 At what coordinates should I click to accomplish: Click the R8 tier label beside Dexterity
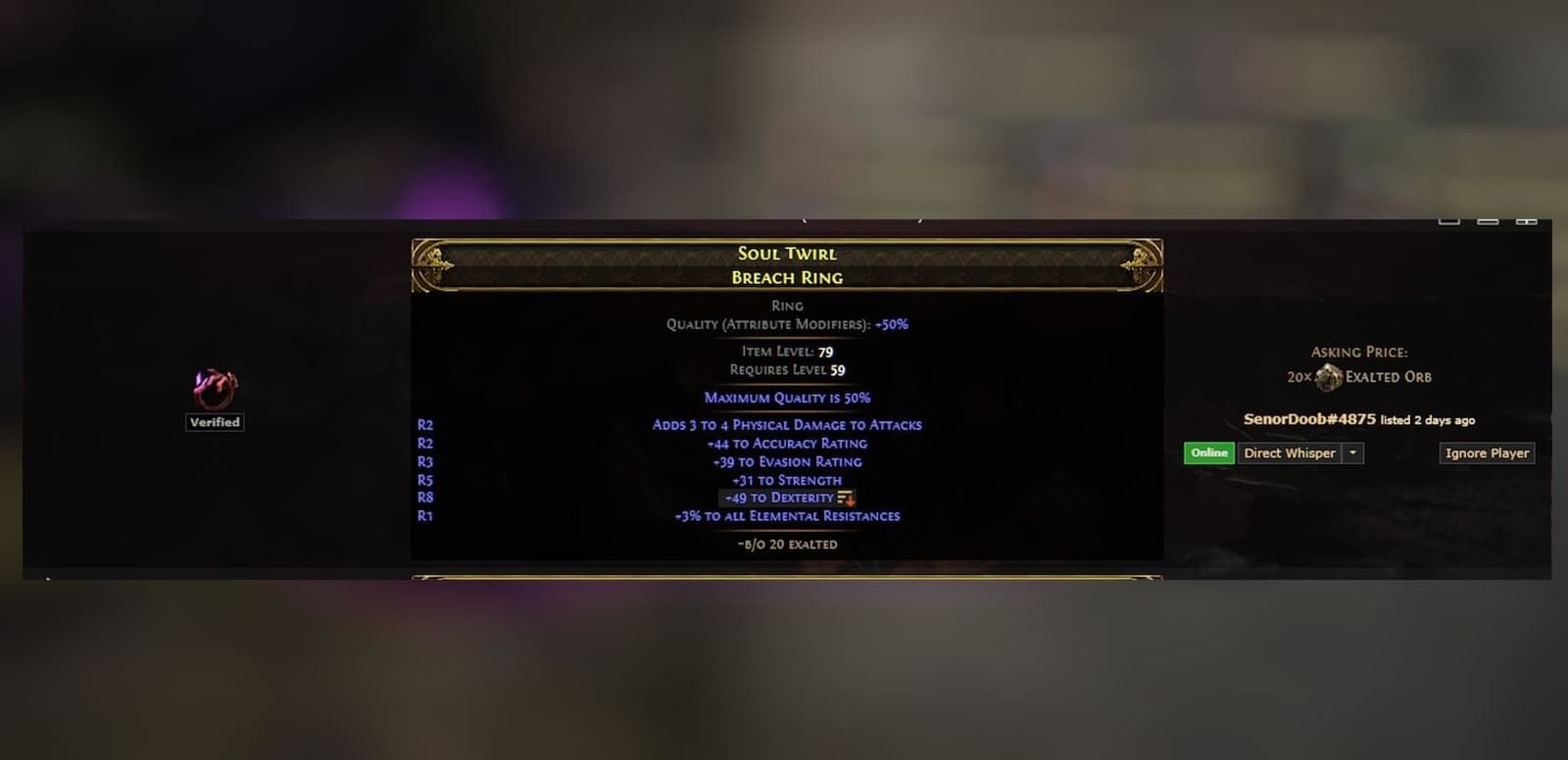[x=424, y=498]
